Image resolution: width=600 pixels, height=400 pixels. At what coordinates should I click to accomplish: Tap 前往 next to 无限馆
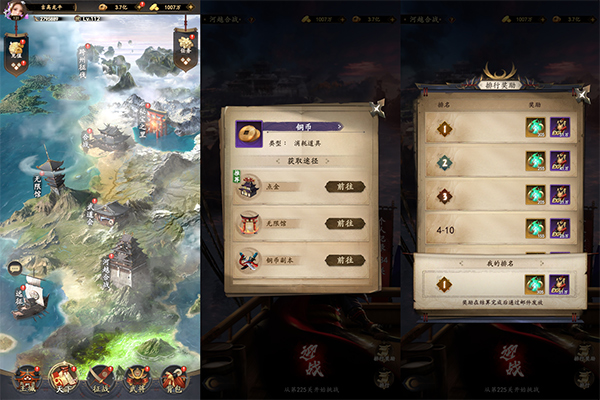coord(344,224)
